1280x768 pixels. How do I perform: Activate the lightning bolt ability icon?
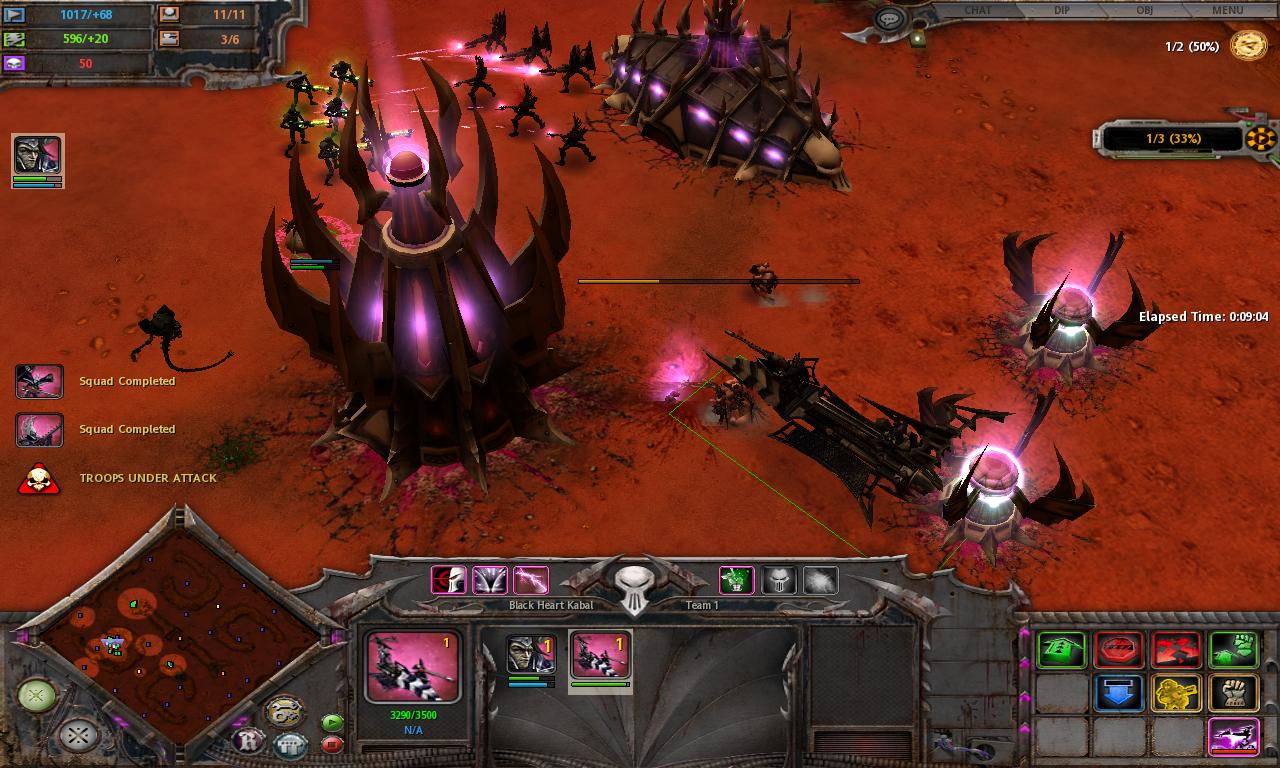[530, 579]
